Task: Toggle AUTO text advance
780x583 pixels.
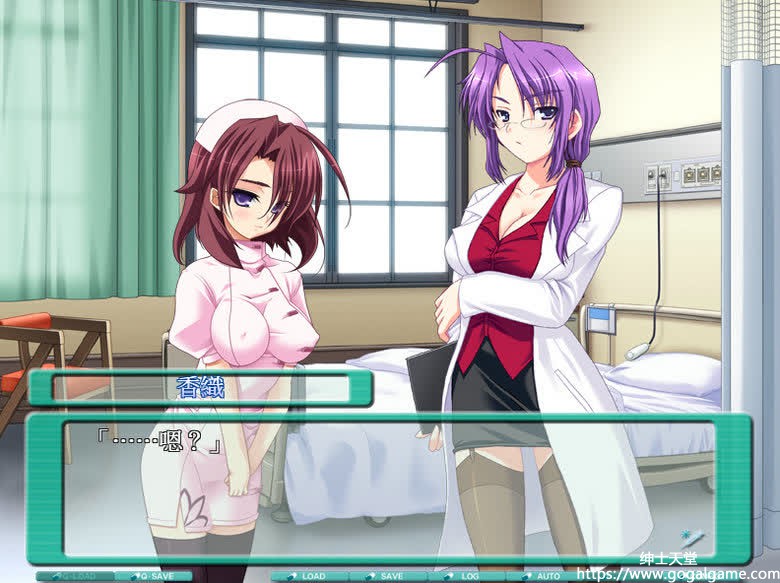Action: tap(543, 576)
